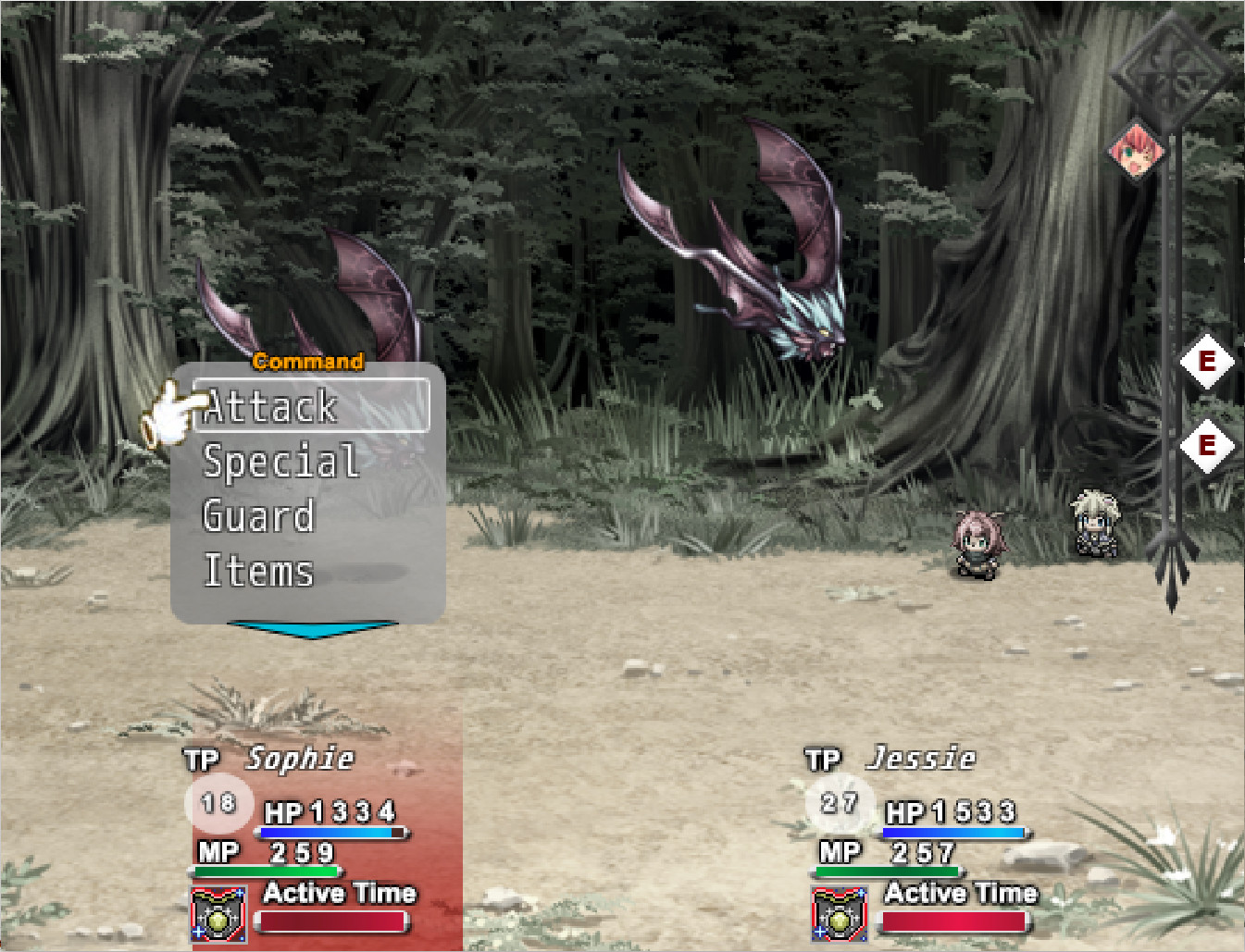Viewport: 1245px width, 952px height.
Task: Click Sophie's Active Time gauge
Action: click(x=331, y=921)
